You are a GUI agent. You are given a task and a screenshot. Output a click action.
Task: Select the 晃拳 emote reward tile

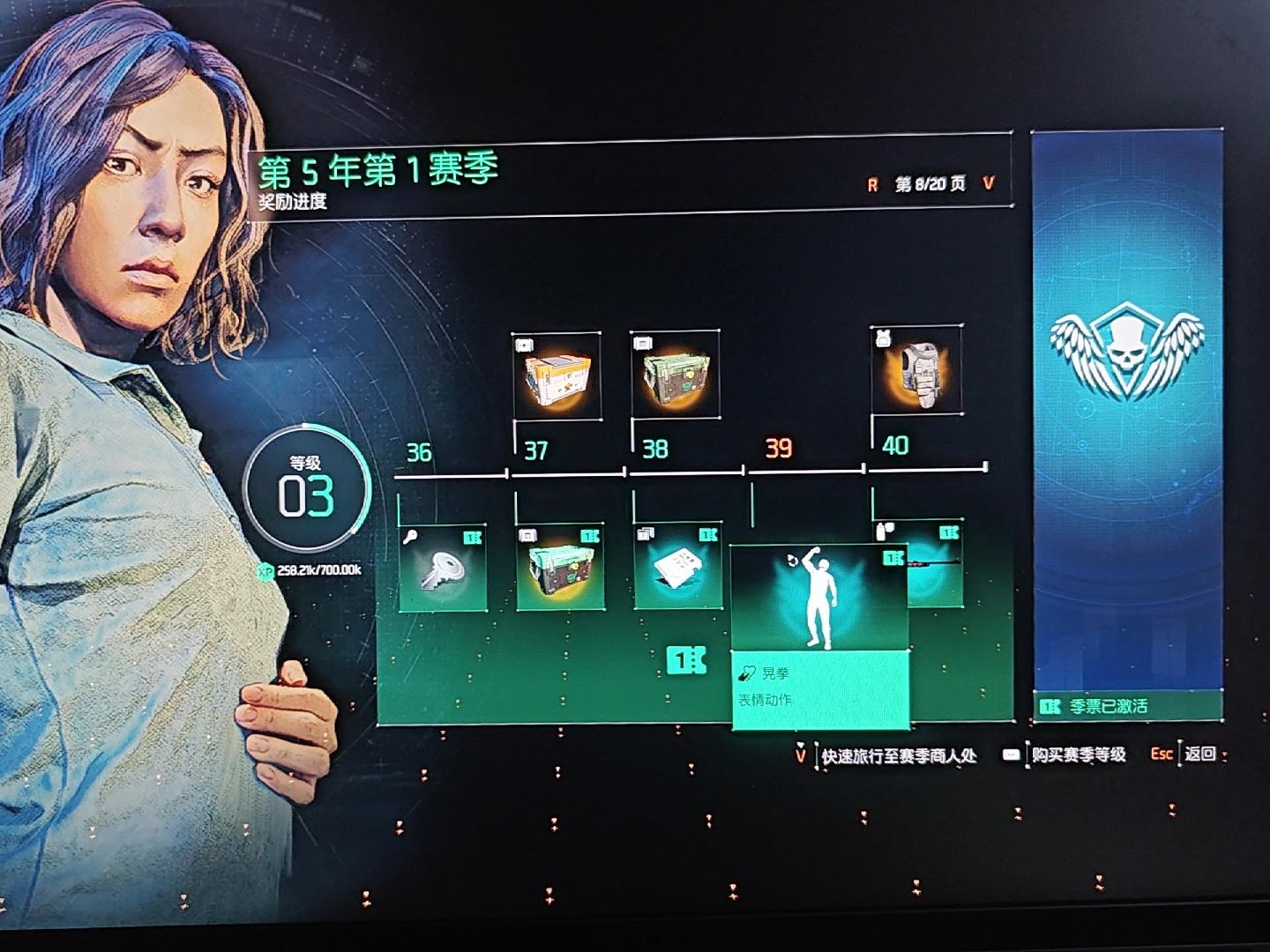point(820,636)
